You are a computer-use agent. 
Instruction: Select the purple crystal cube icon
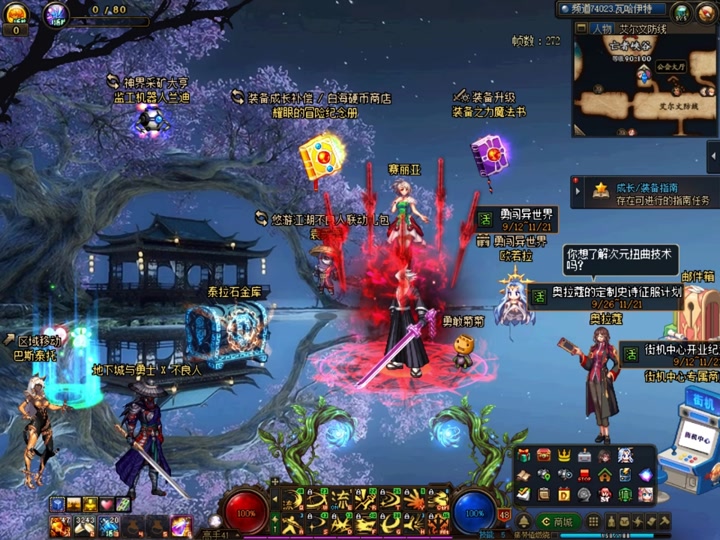646,475
